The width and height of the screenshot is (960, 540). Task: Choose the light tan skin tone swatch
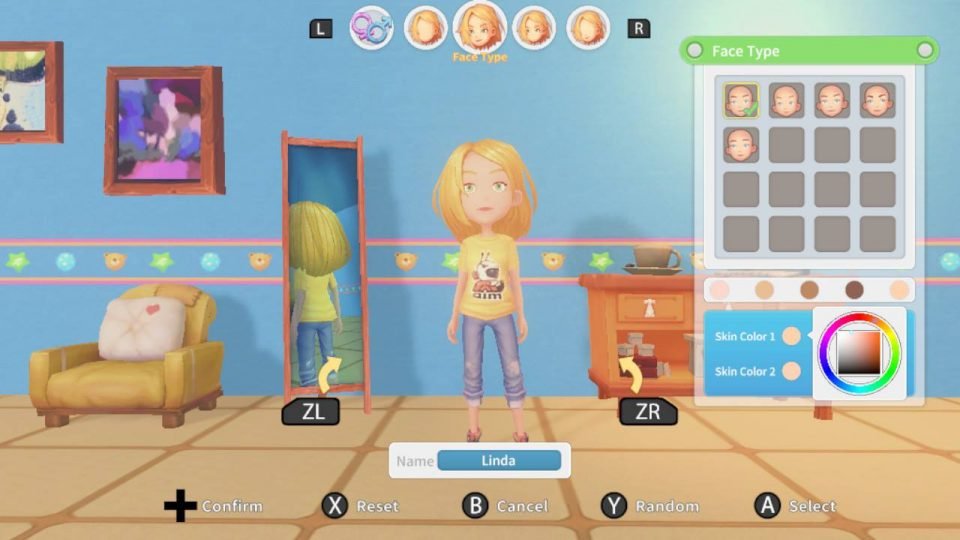764,290
